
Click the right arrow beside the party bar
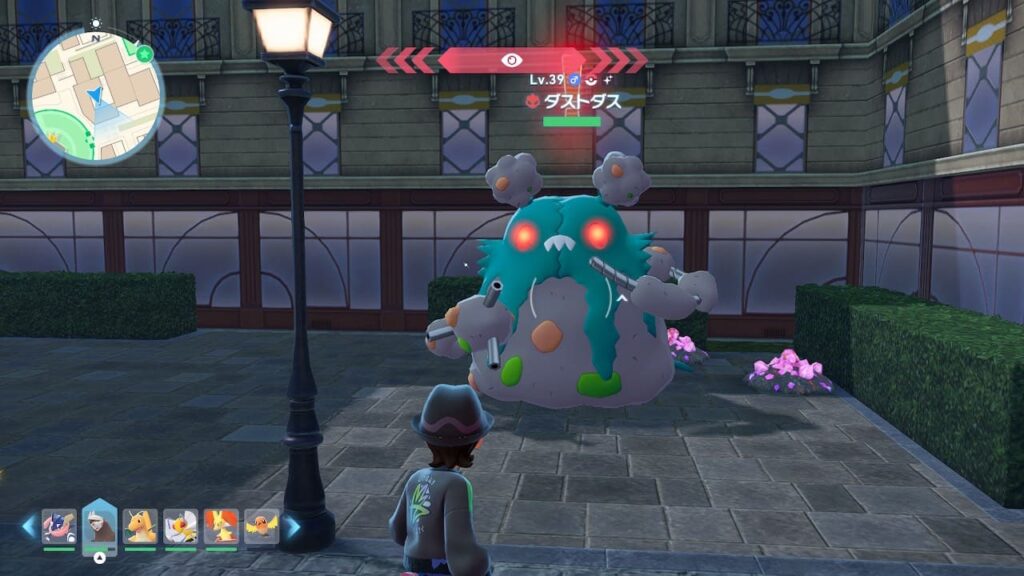(x=291, y=526)
